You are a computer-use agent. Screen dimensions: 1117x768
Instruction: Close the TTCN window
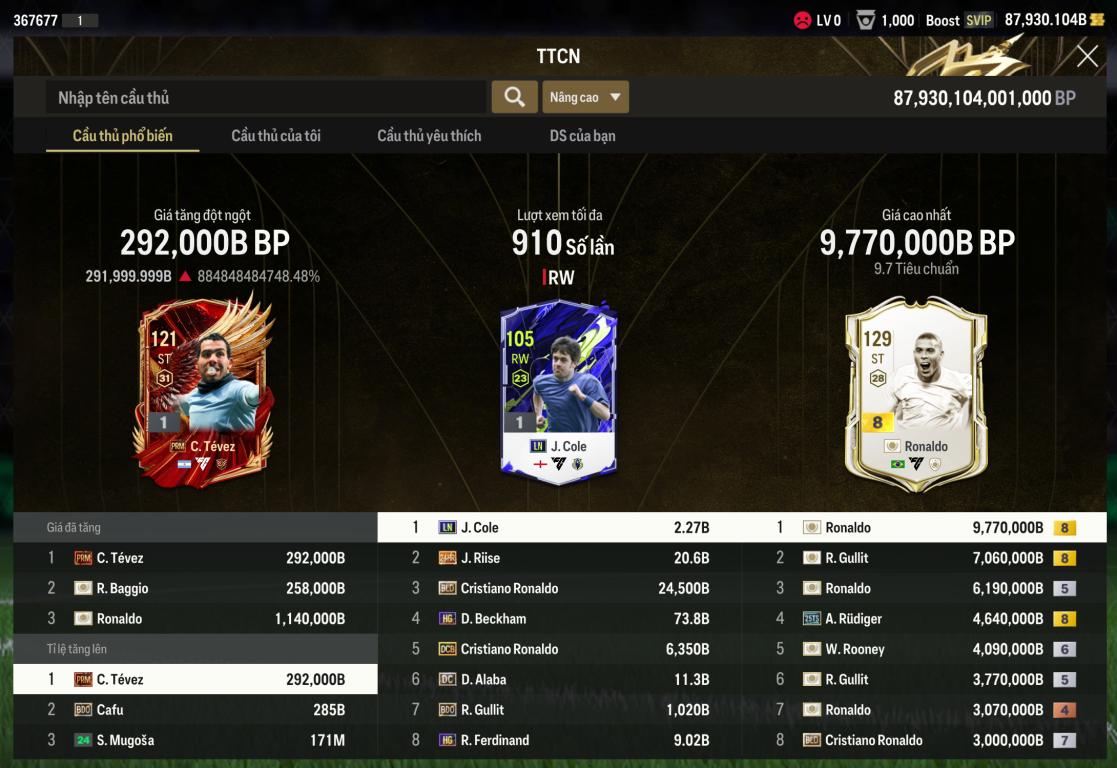tap(1087, 56)
